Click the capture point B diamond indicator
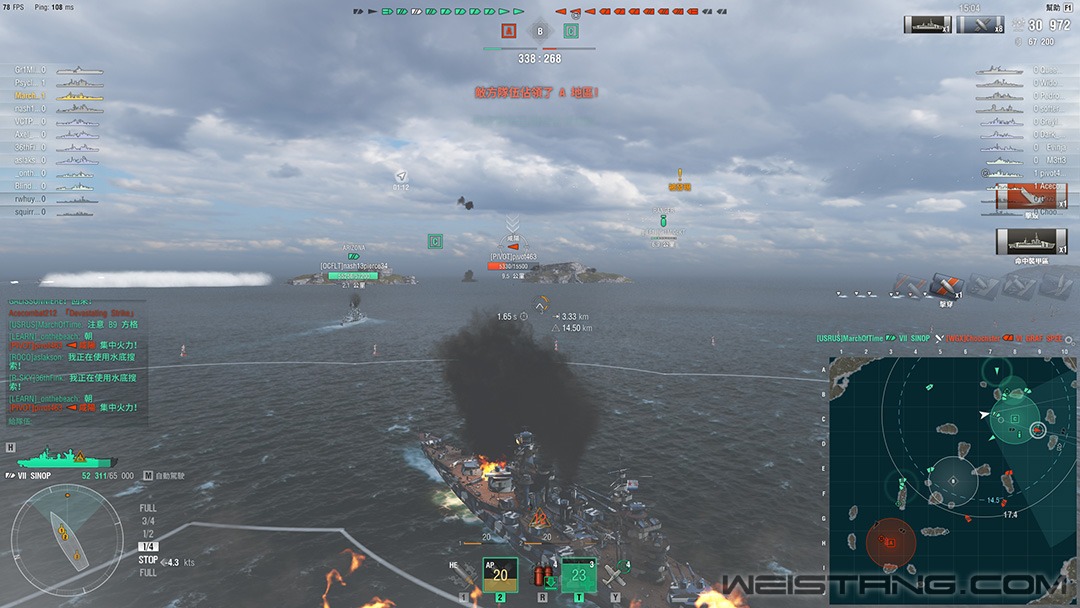This screenshot has height=608, width=1080. click(x=540, y=31)
